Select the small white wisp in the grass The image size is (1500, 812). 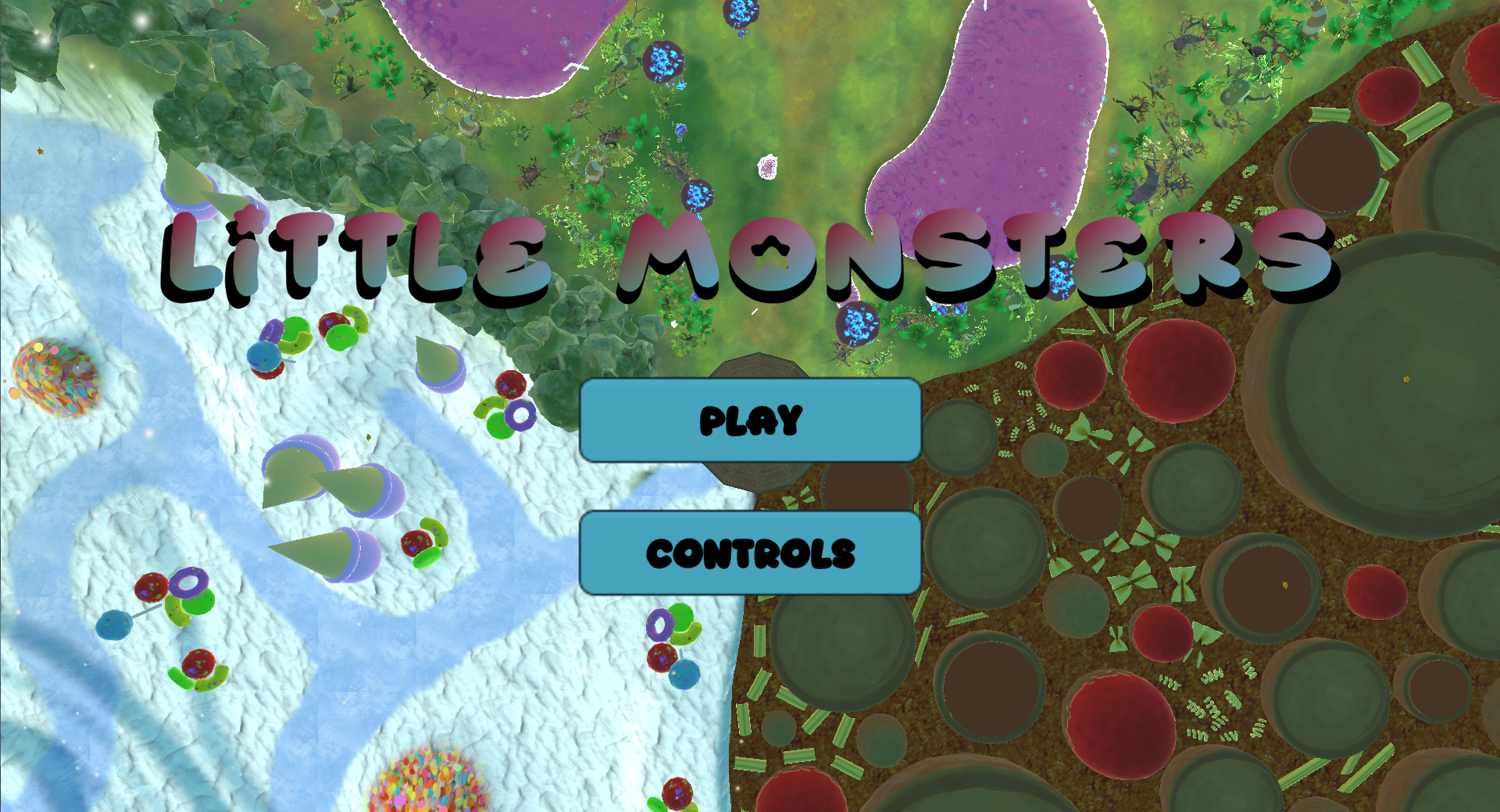(767, 166)
